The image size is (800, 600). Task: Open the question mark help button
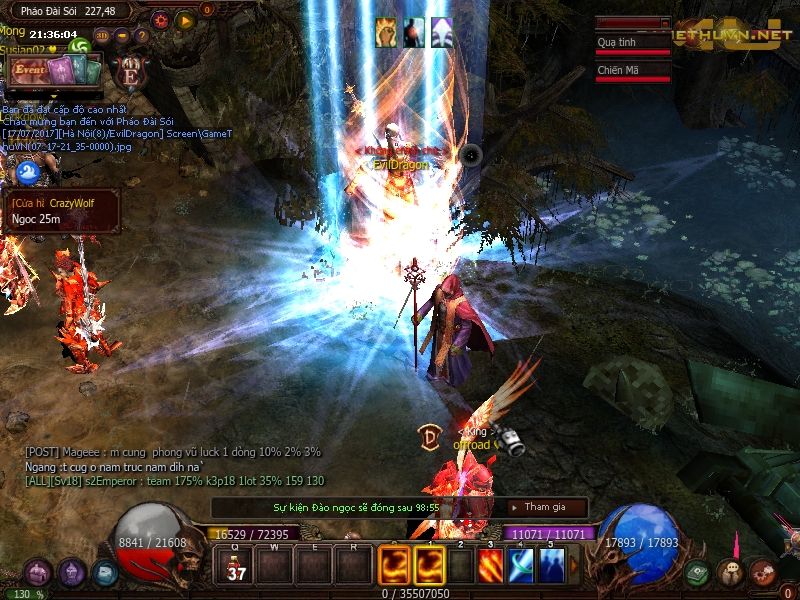tap(142, 35)
